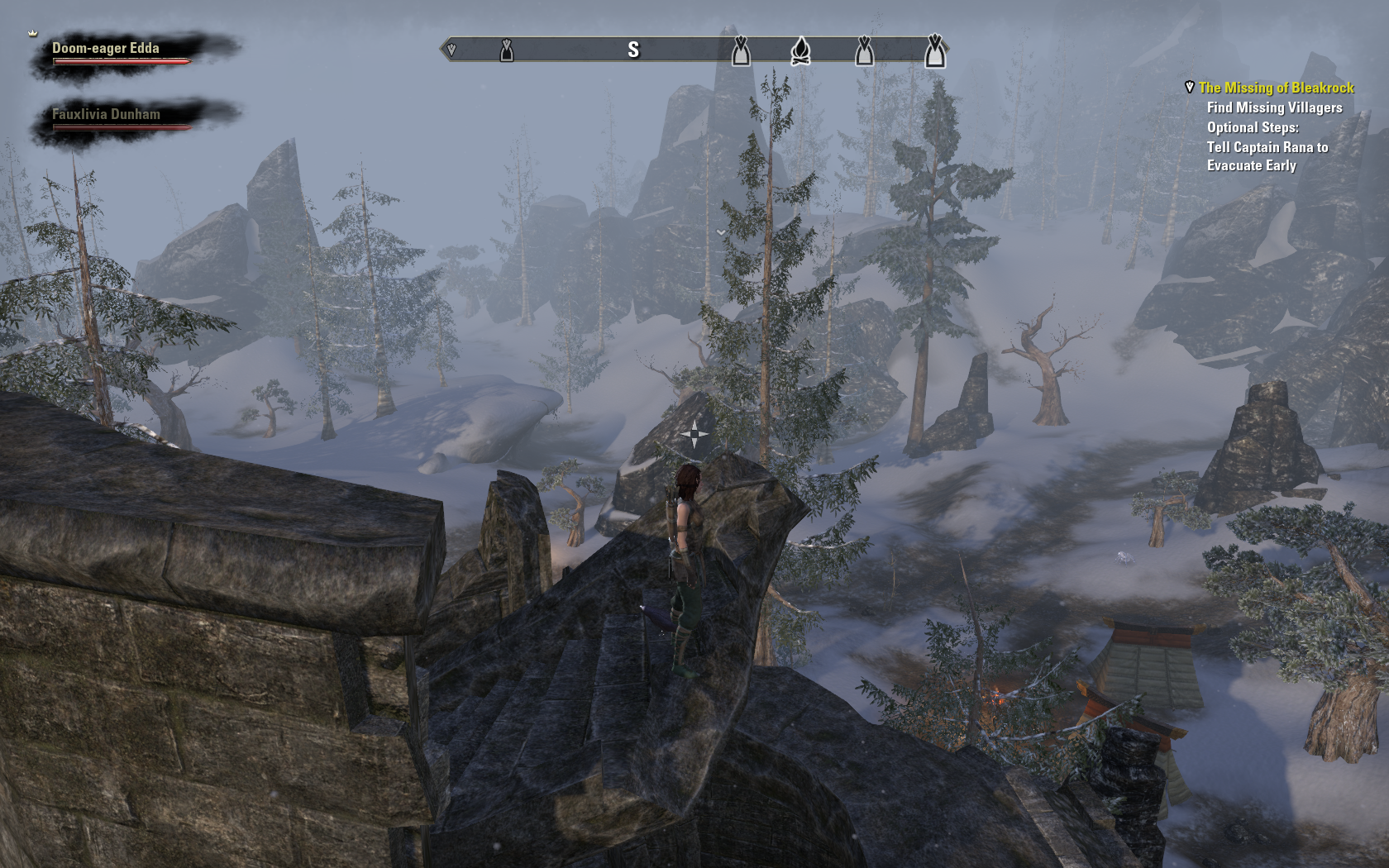Open The Missing of Bleakrock quest

pyautogui.click(x=1276, y=88)
